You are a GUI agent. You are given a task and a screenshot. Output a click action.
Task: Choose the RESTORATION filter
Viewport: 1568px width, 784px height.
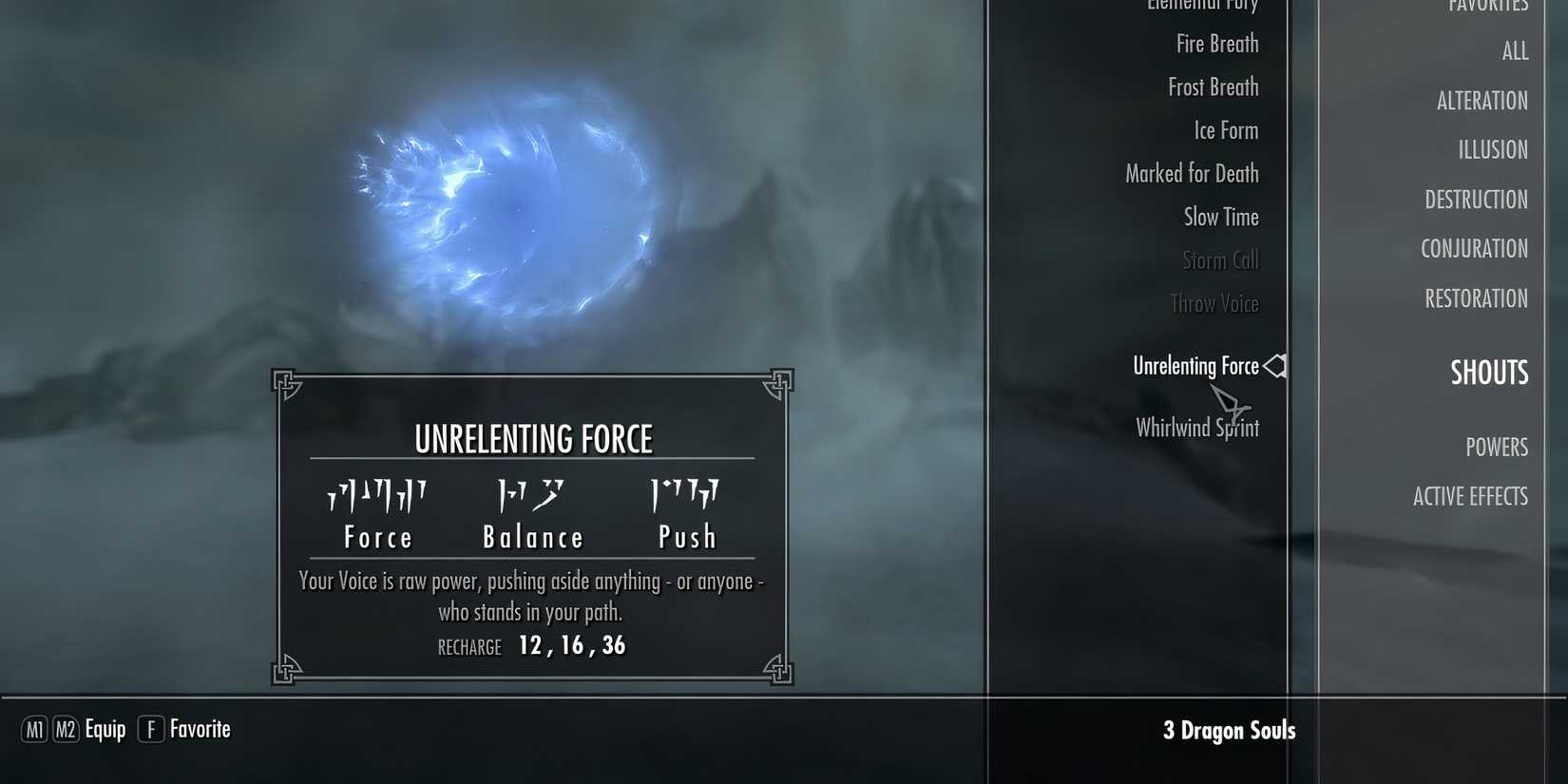point(1476,297)
